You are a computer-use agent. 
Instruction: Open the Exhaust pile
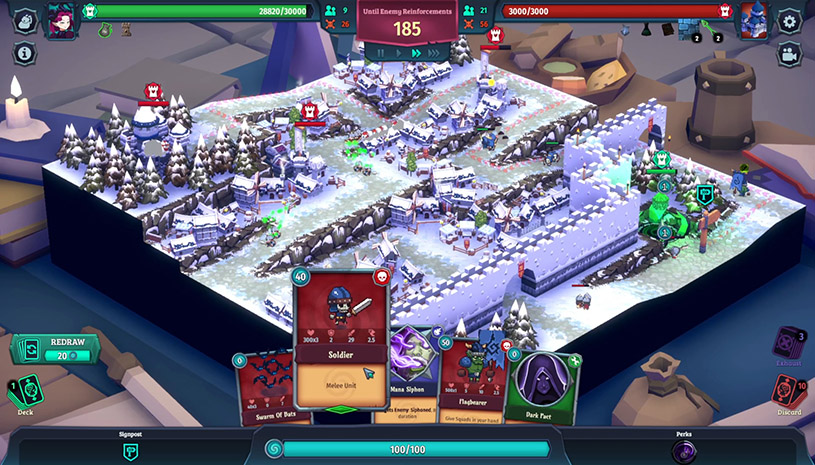pyautogui.click(x=789, y=343)
